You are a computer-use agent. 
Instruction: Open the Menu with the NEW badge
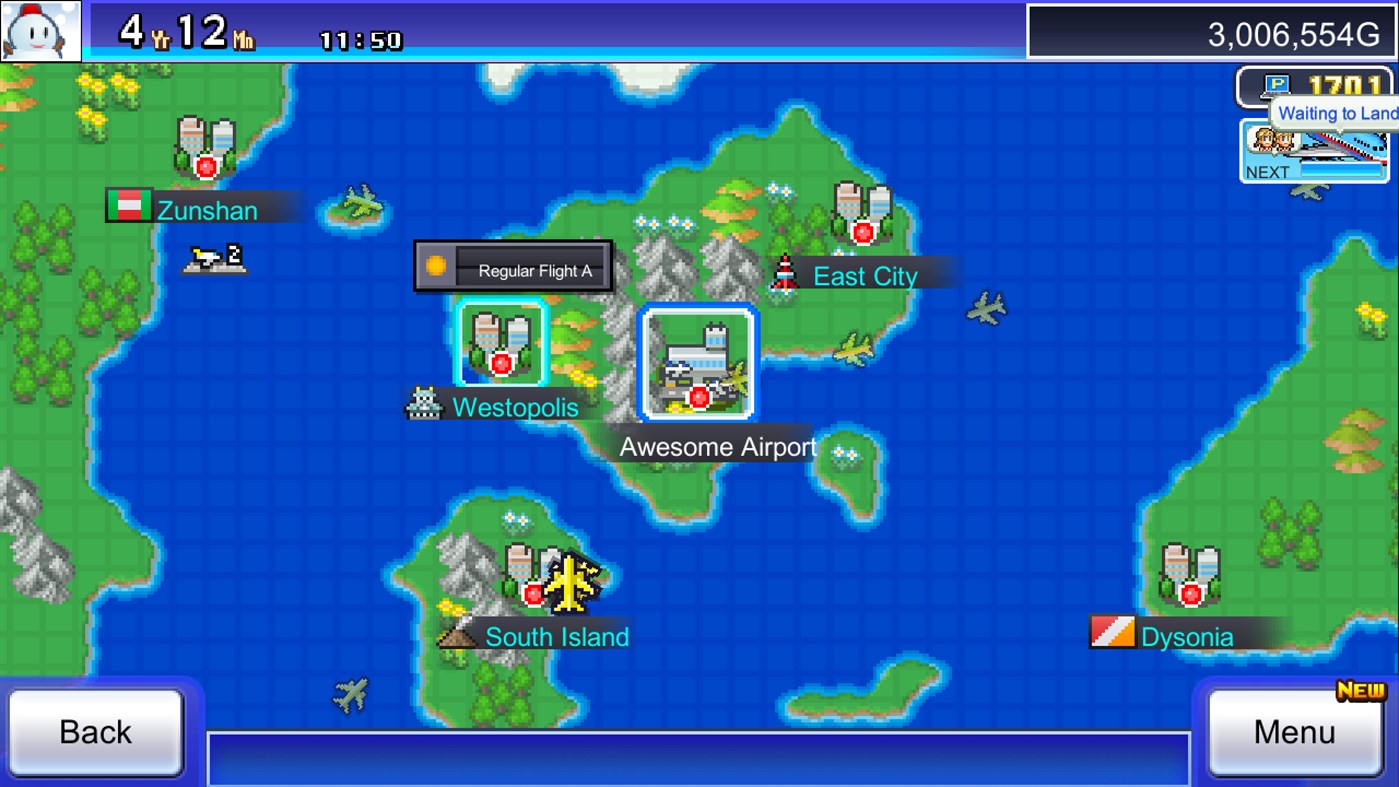pyautogui.click(x=1295, y=731)
